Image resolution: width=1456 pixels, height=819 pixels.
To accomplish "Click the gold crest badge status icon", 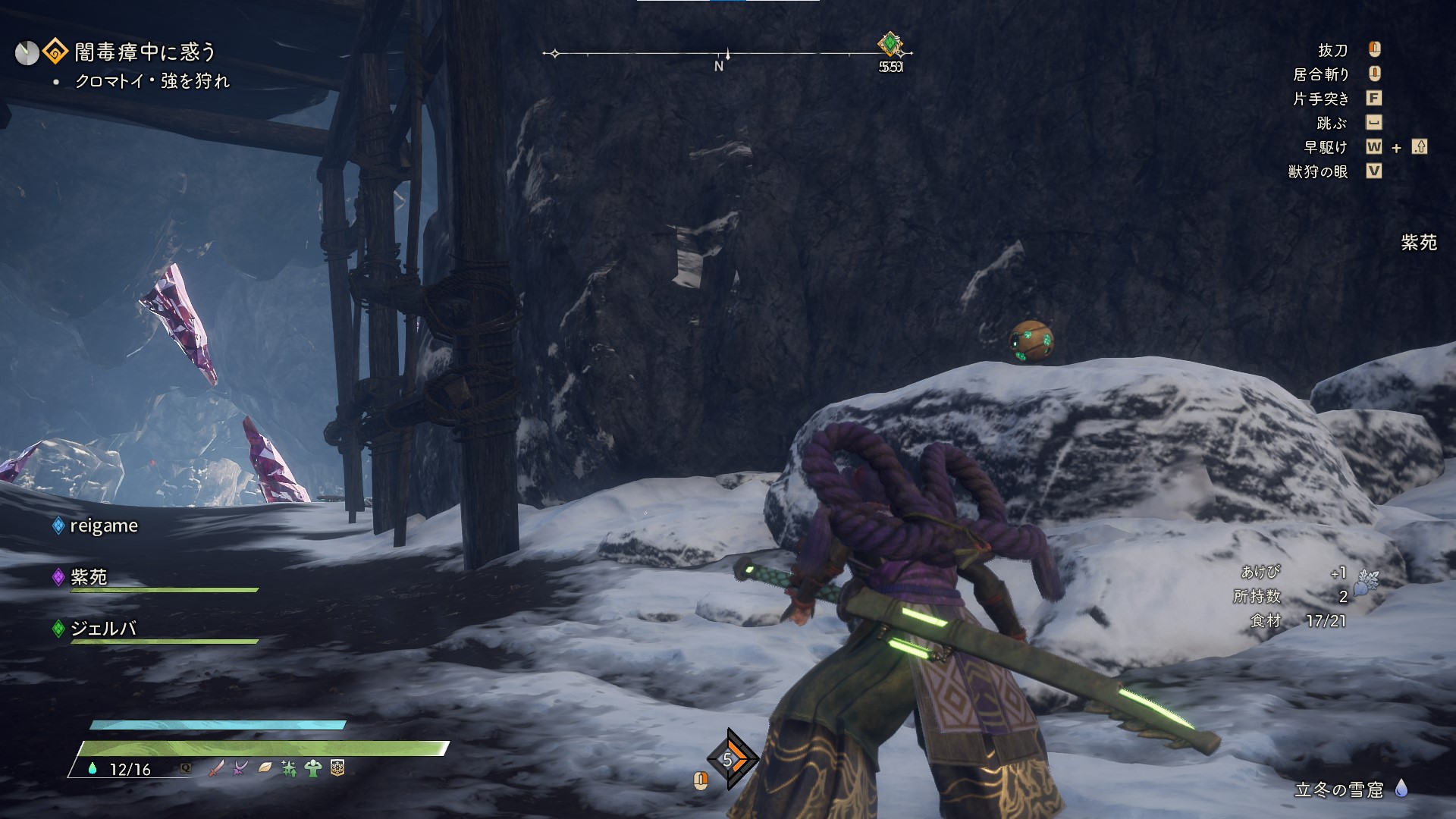I will [337, 768].
